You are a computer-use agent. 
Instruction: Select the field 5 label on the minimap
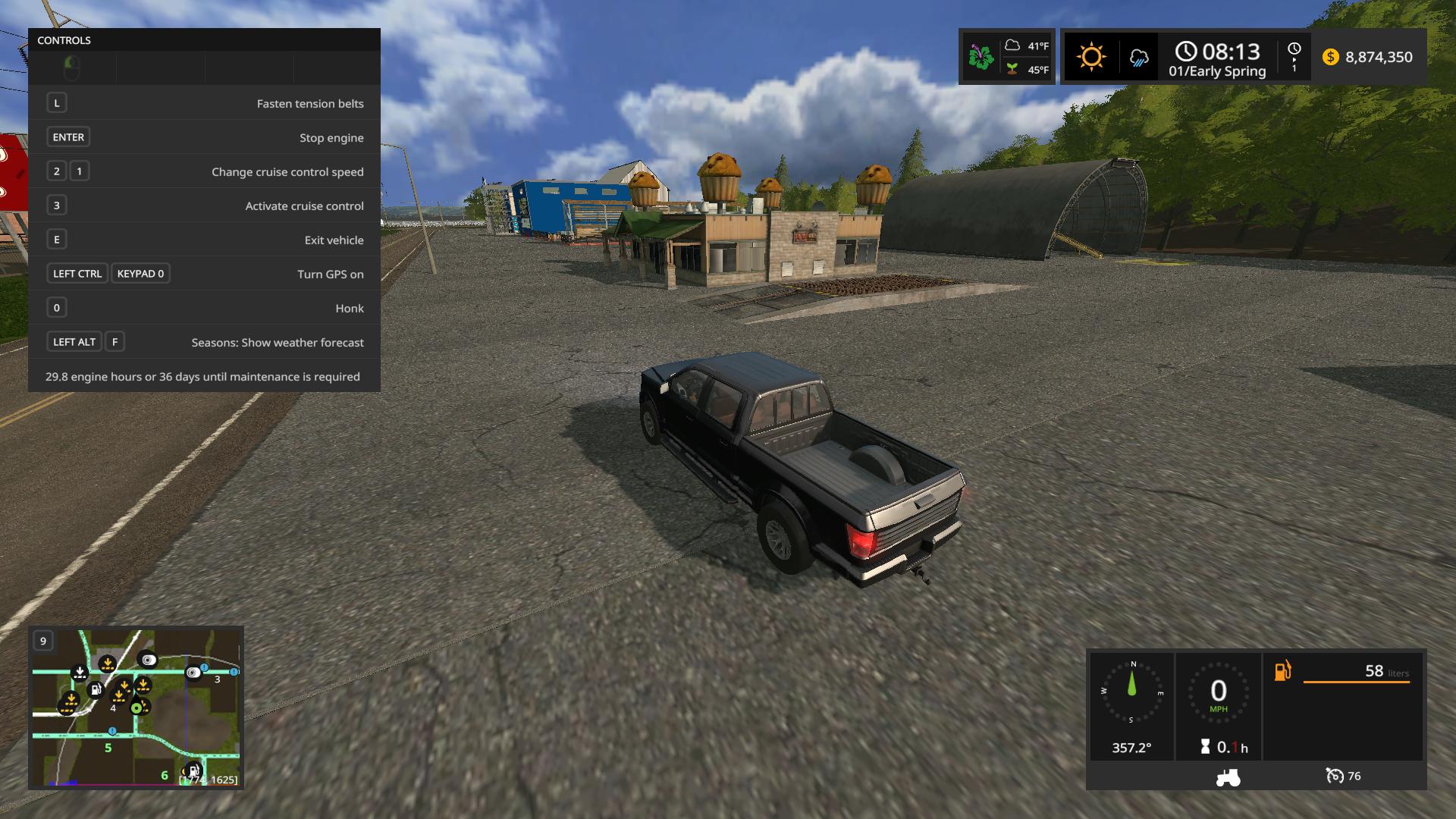tap(108, 748)
